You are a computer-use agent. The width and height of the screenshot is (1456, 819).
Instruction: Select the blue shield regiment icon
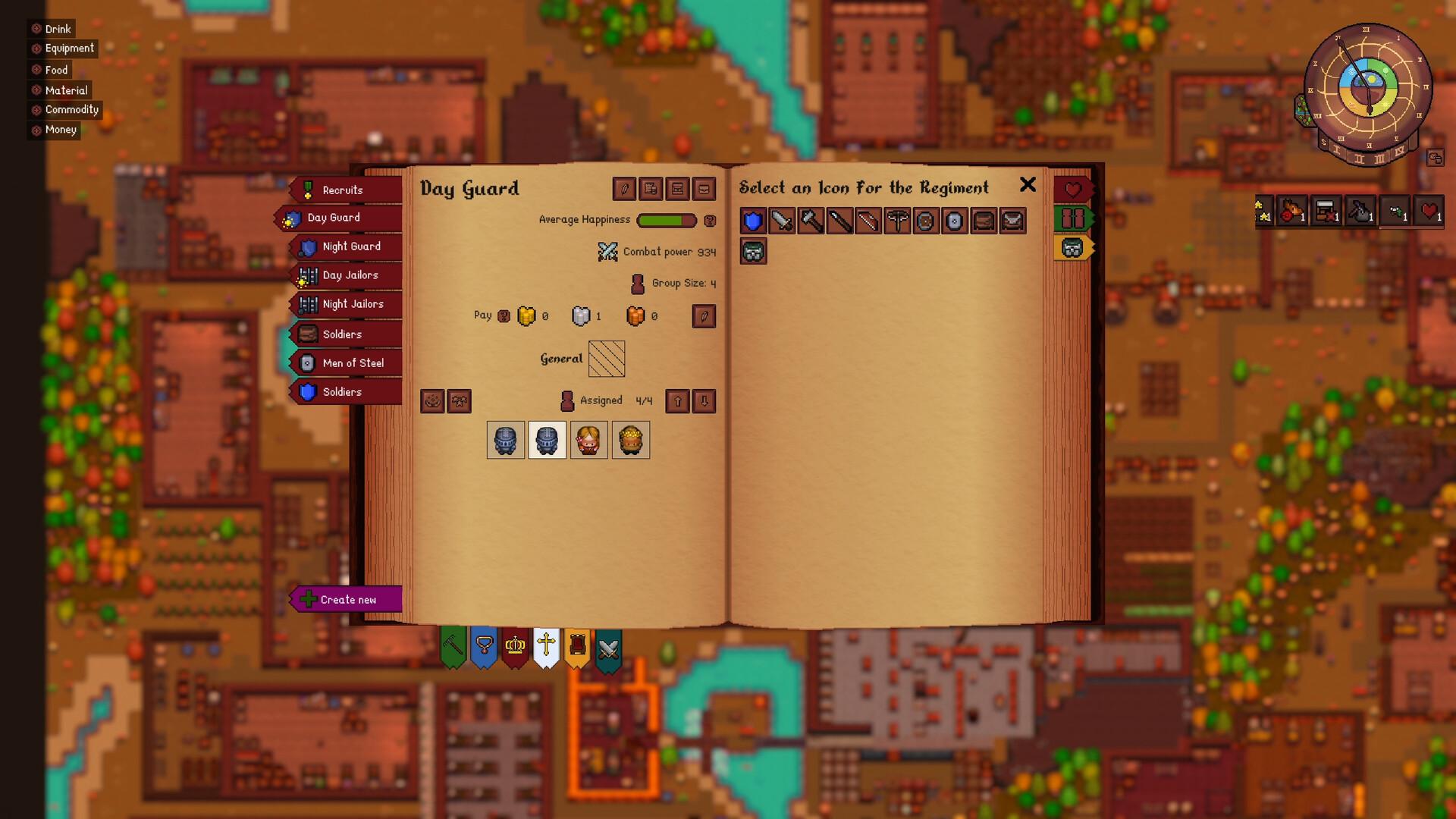751,221
